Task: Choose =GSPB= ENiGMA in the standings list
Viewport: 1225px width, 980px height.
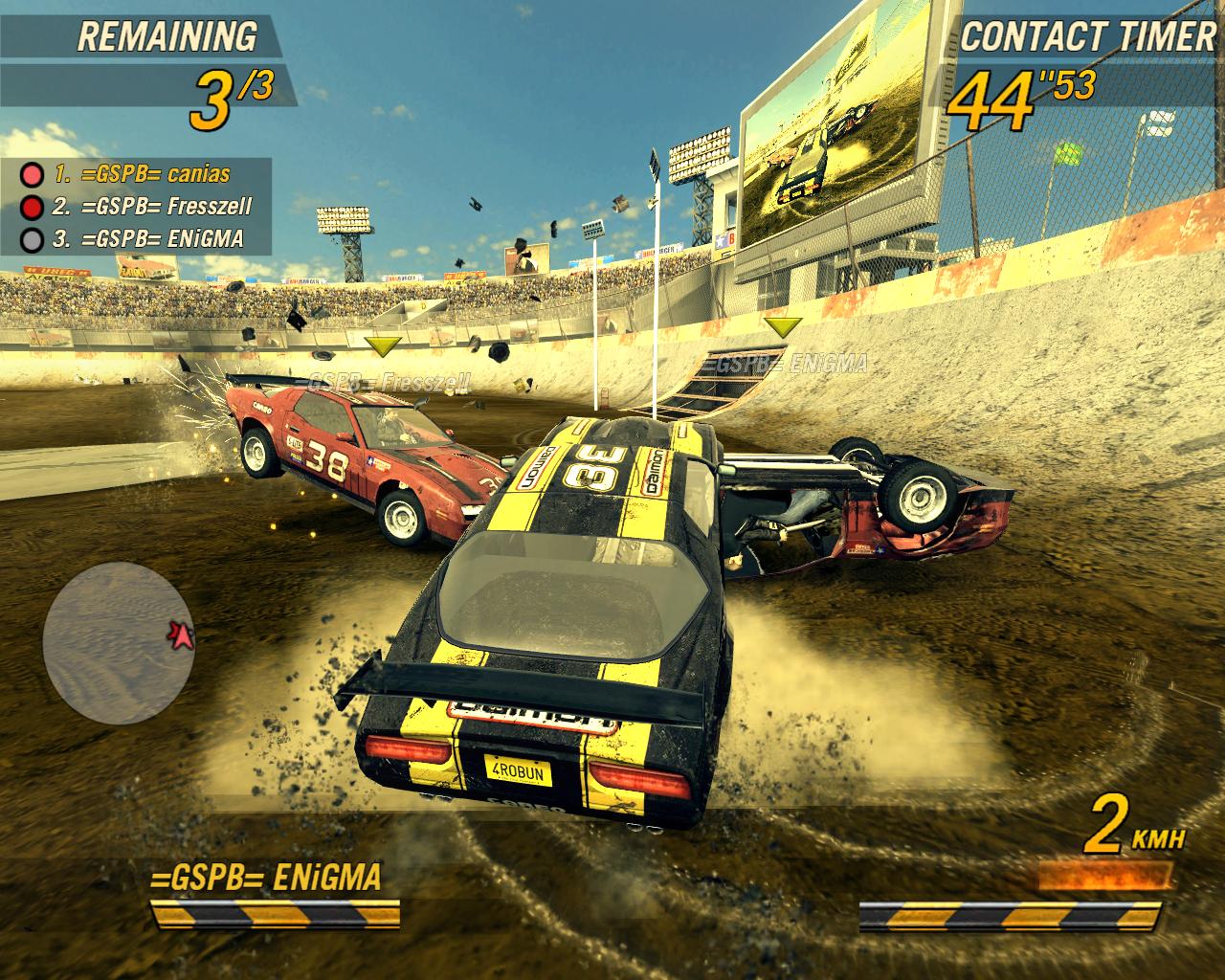Action: (x=148, y=238)
